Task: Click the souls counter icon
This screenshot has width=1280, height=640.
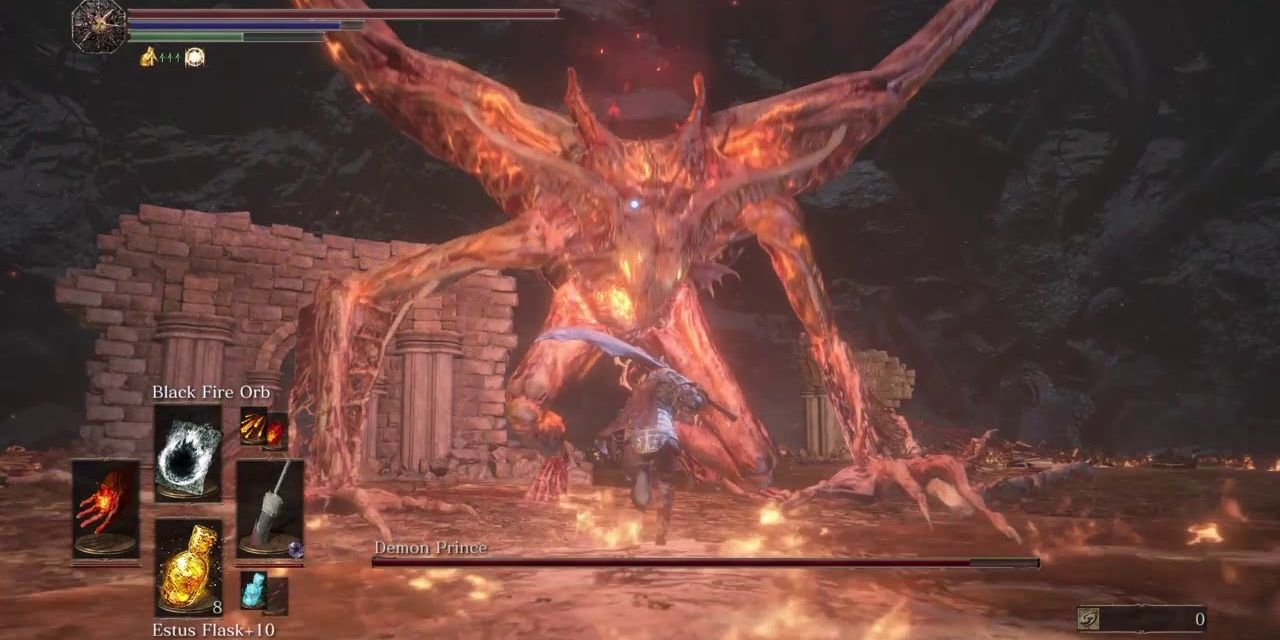Action: pos(1089,619)
